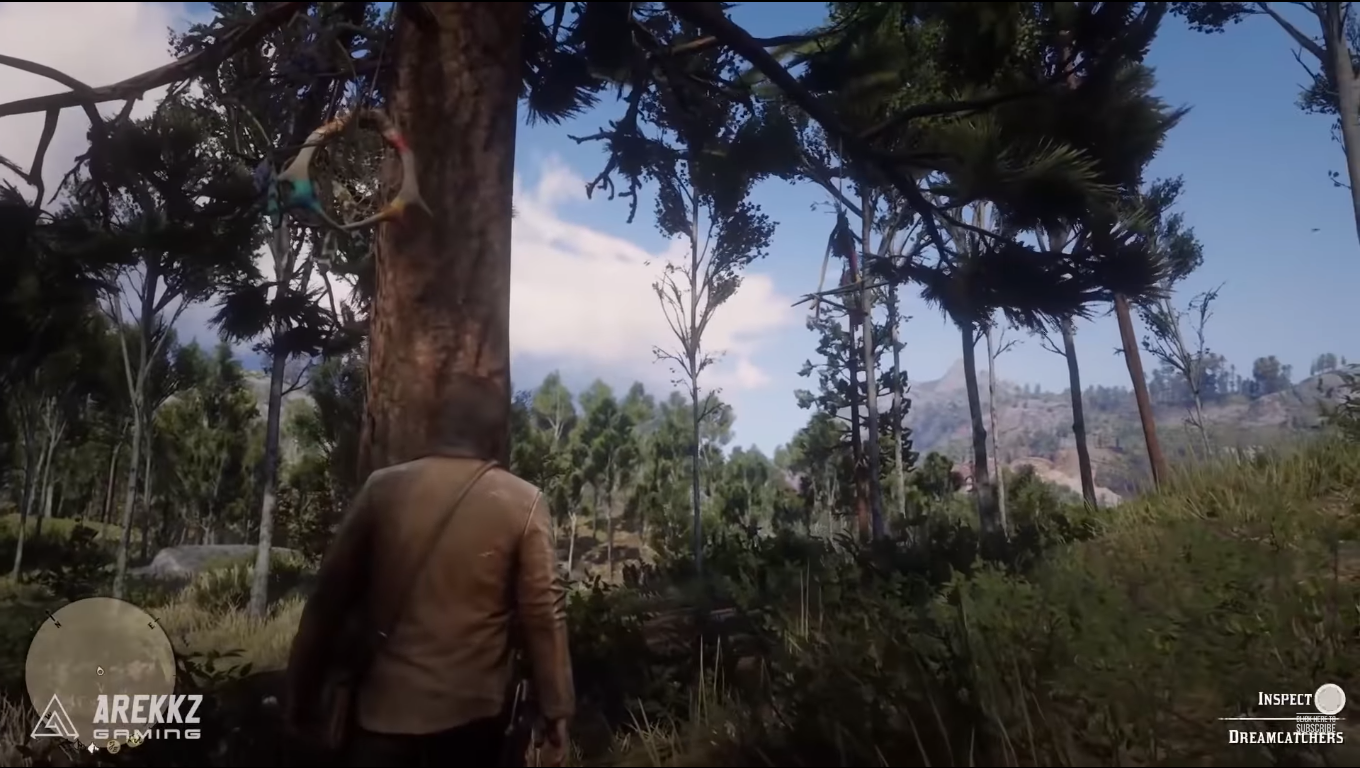
Task: Click the E compass marker on the minimap
Action: (151, 623)
